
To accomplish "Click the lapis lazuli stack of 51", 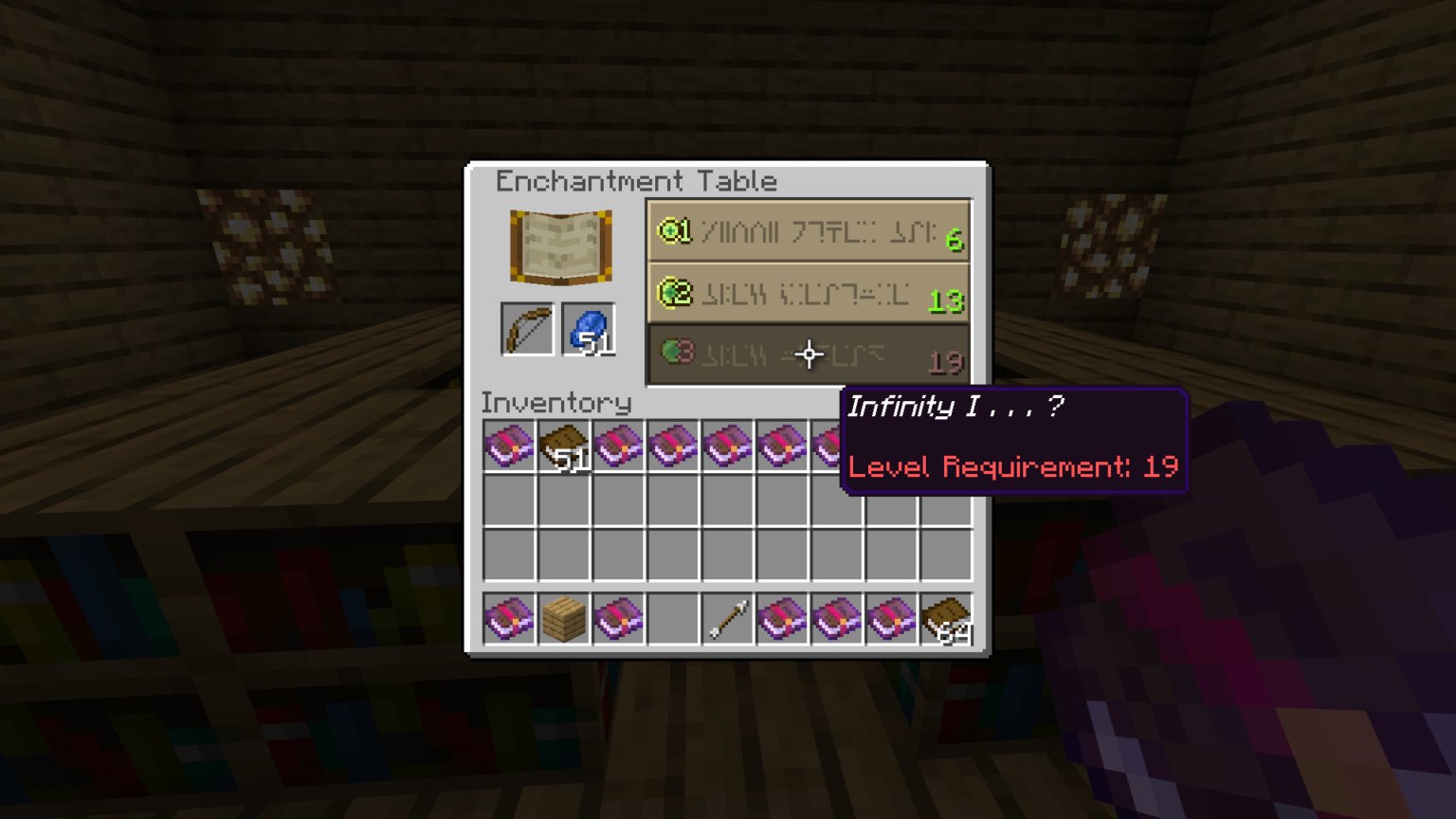I will point(589,328).
